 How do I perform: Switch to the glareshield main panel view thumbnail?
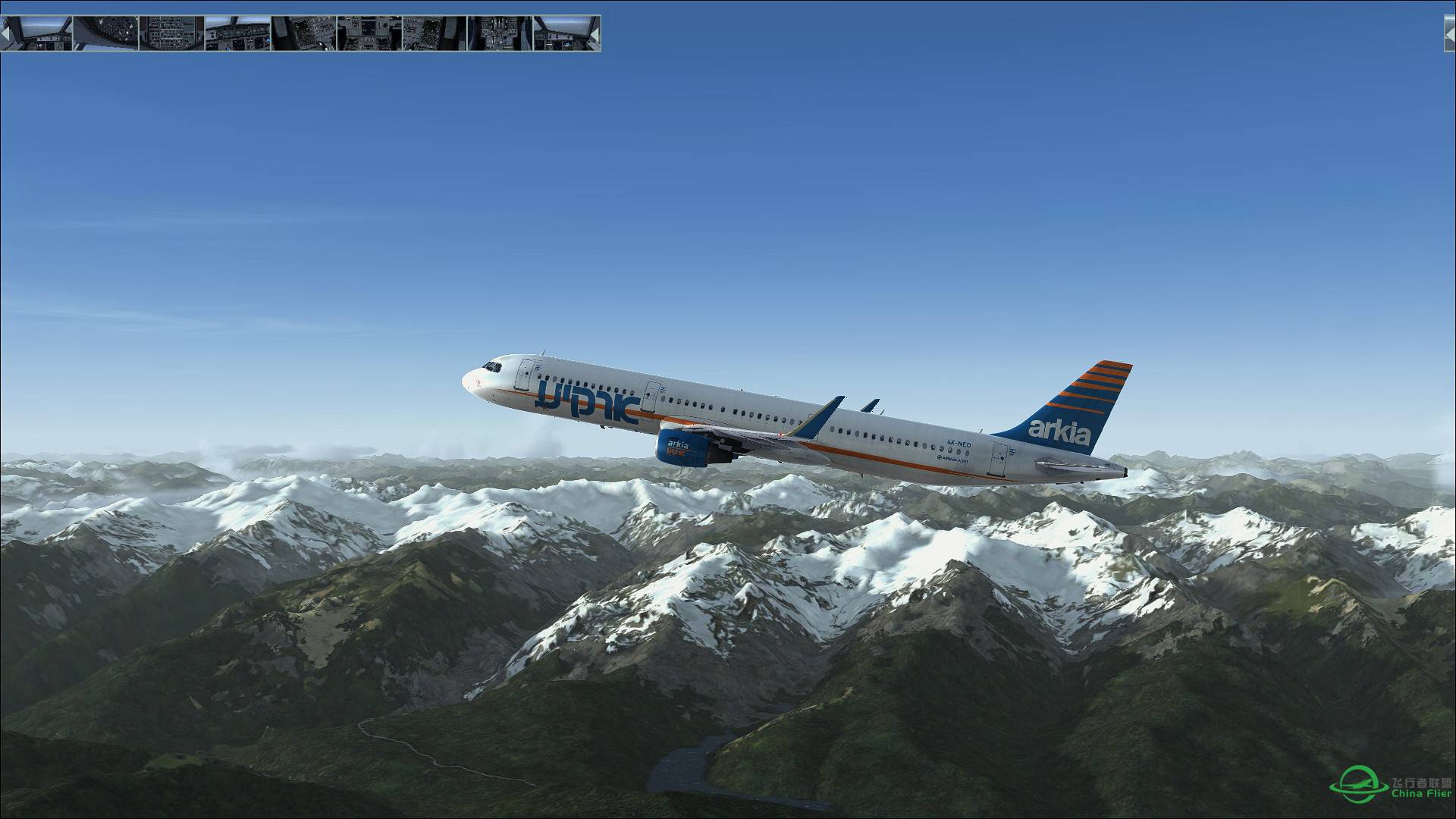pyautogui.click(x=237, y=33)
